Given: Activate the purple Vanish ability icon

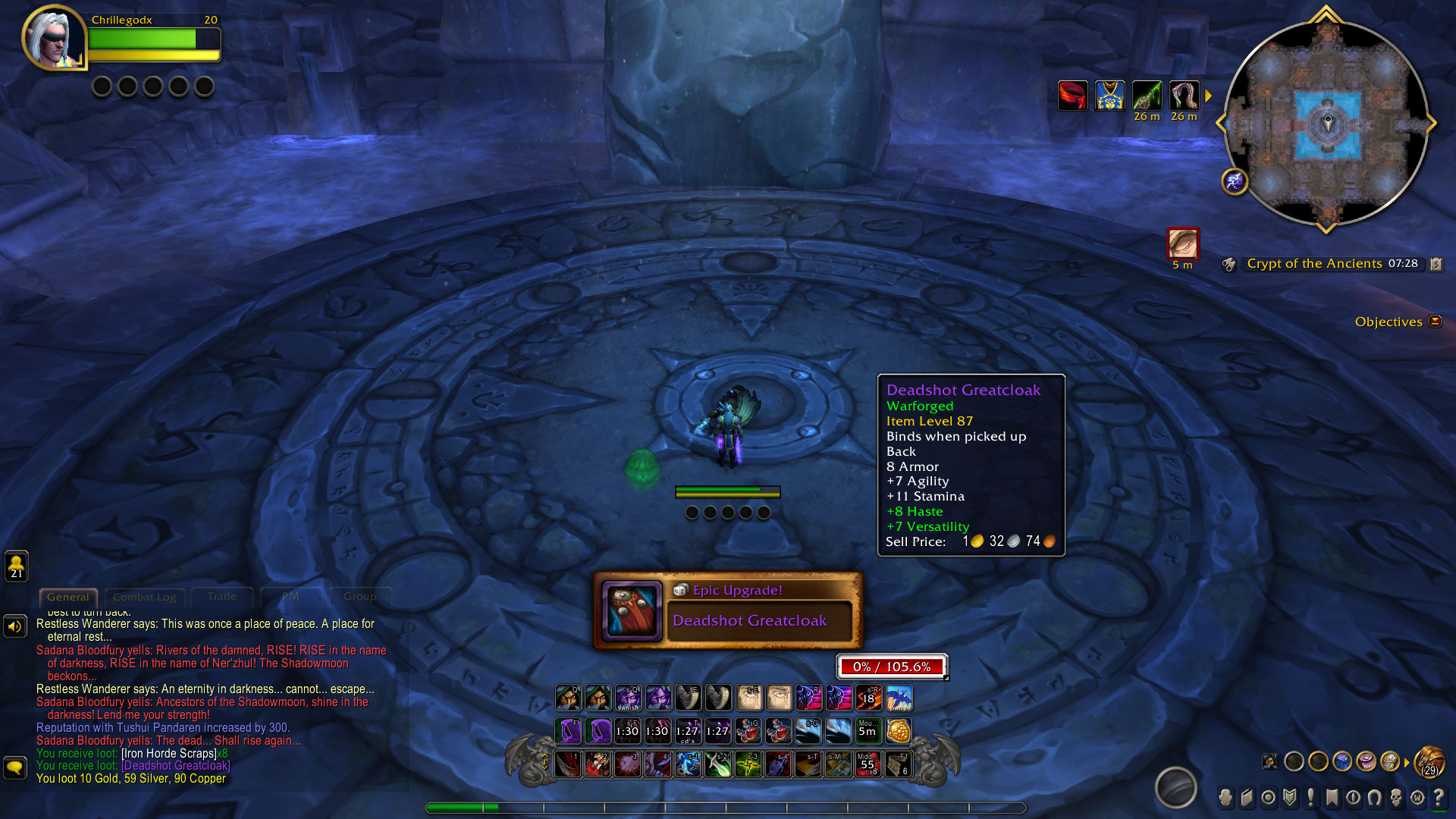Looking at the screenshot, I should point(628,698).
